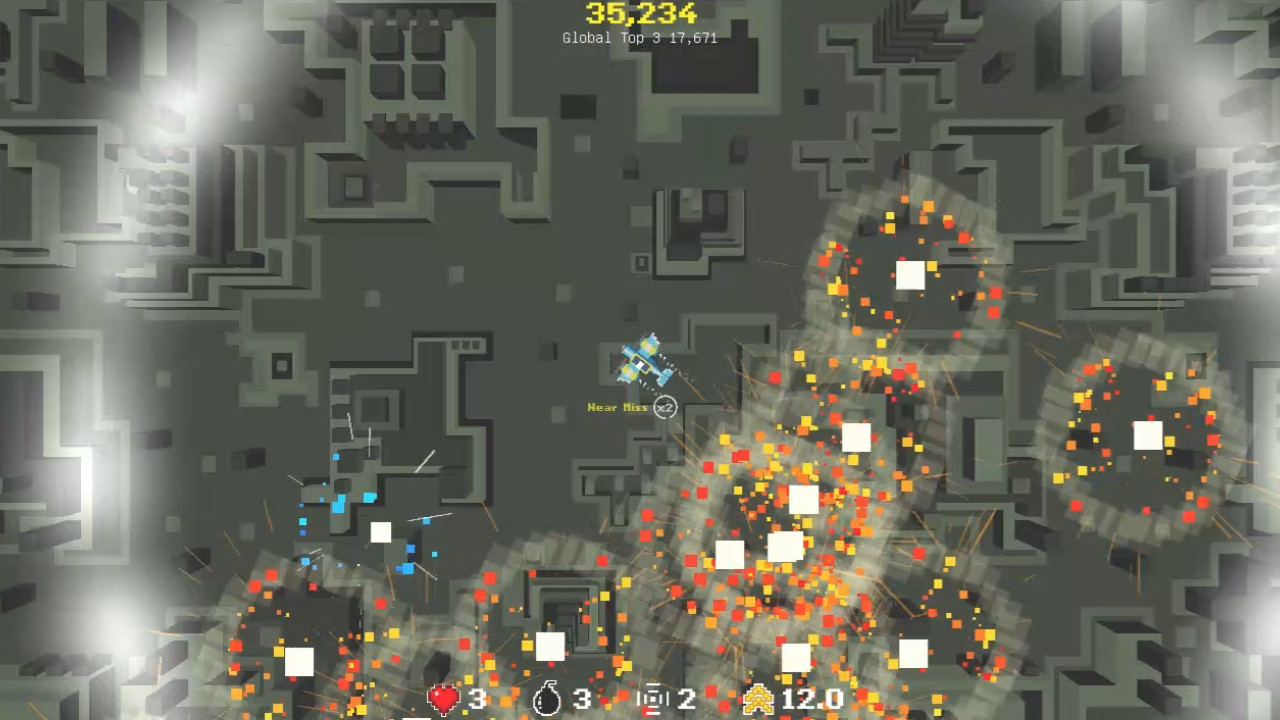Open the Global Top 3 17,671 entry

pos(640,38)
